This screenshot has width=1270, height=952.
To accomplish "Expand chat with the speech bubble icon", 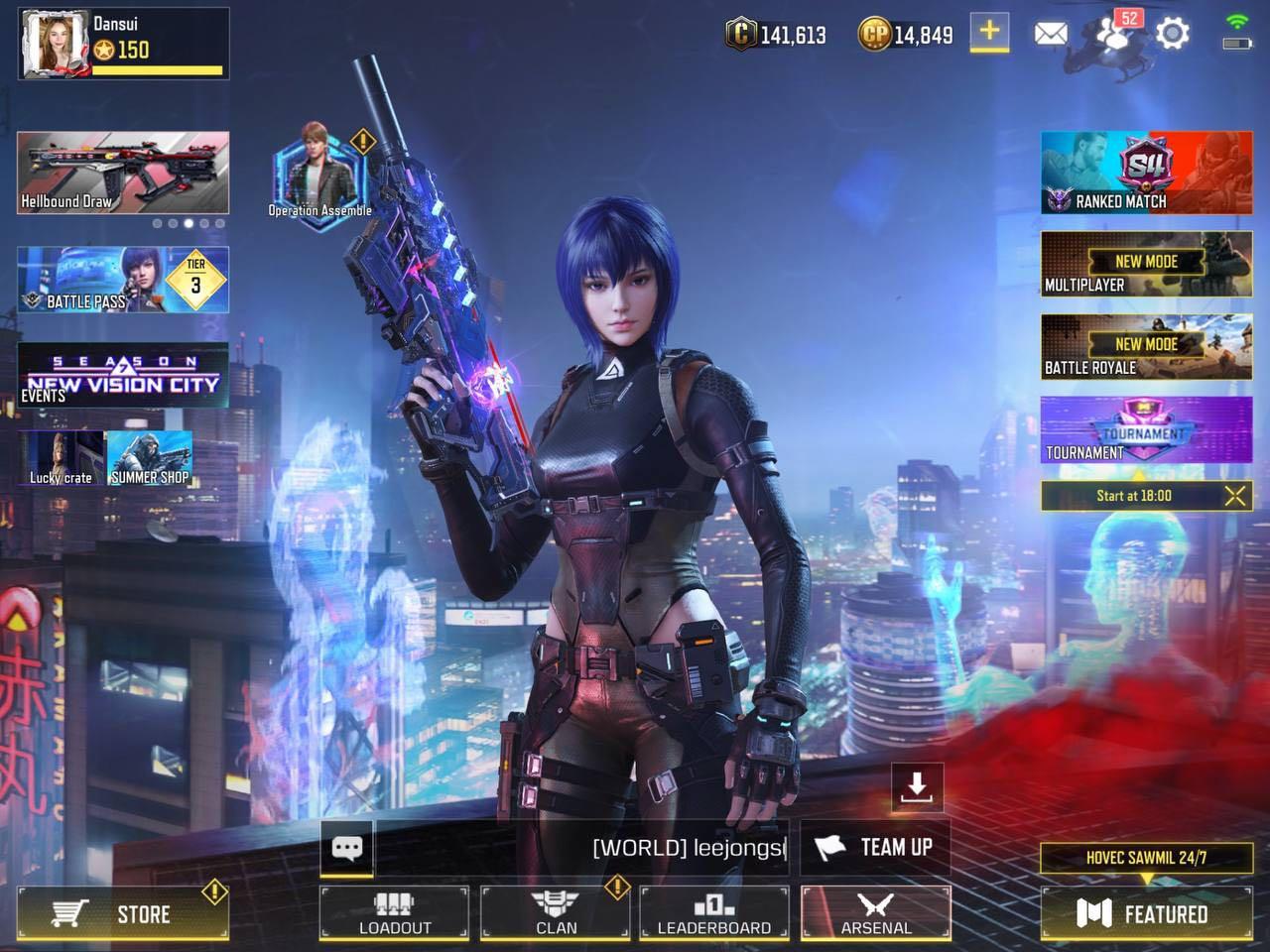I will point(345,847).
